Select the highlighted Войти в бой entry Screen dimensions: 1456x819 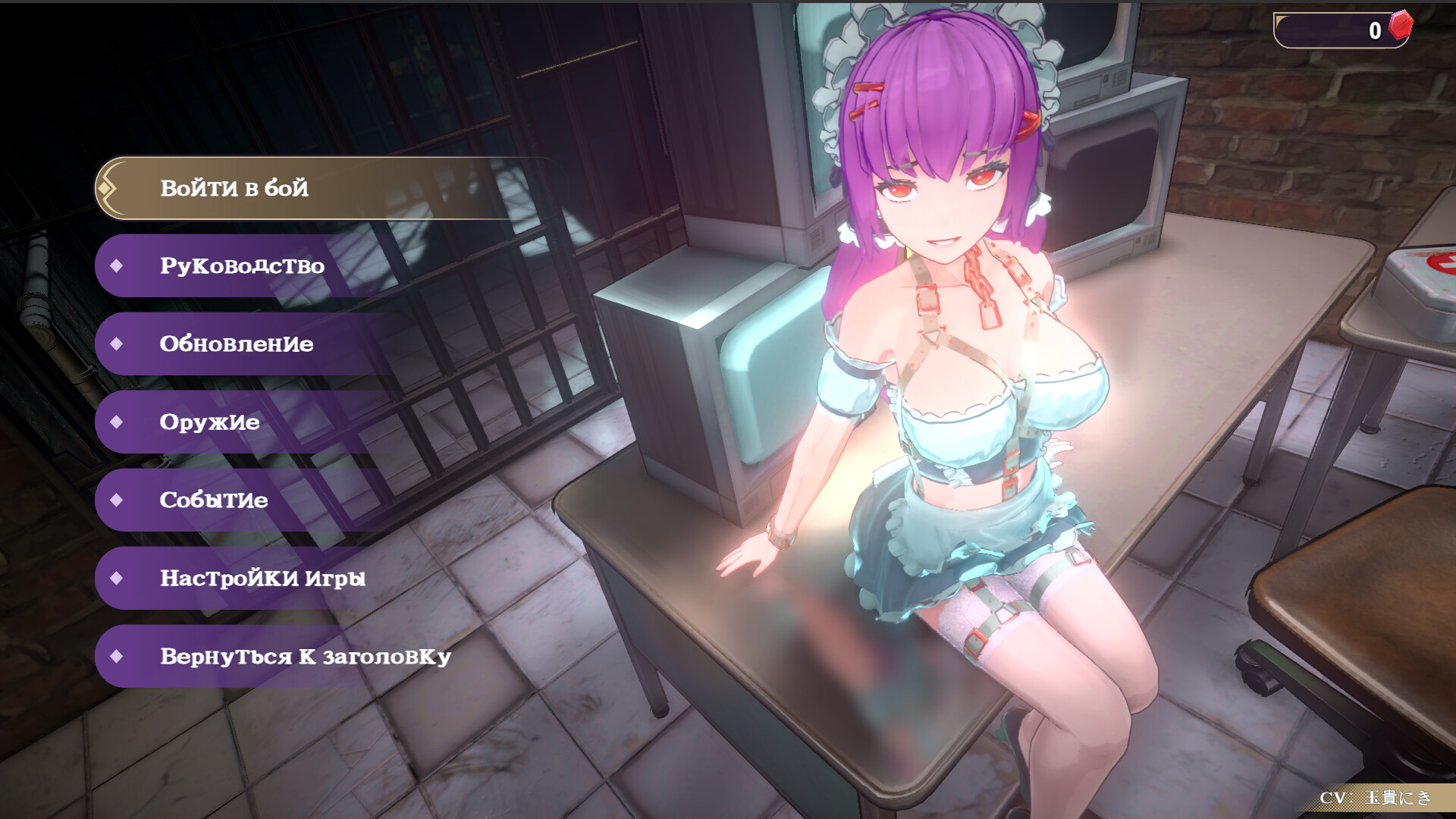pos(235,188)
